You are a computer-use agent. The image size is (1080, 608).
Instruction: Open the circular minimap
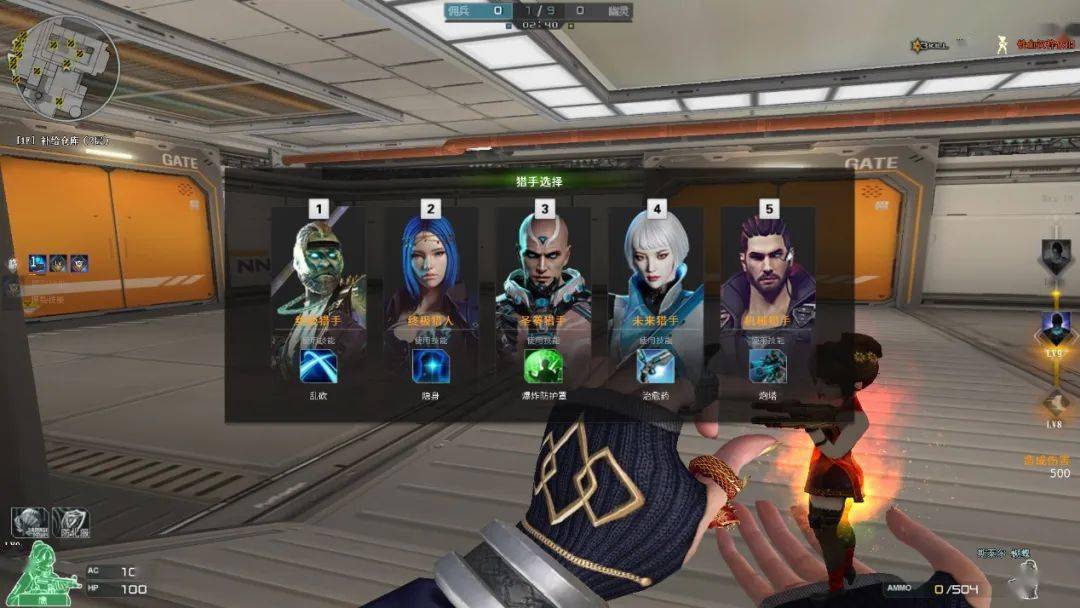[68, 66]
